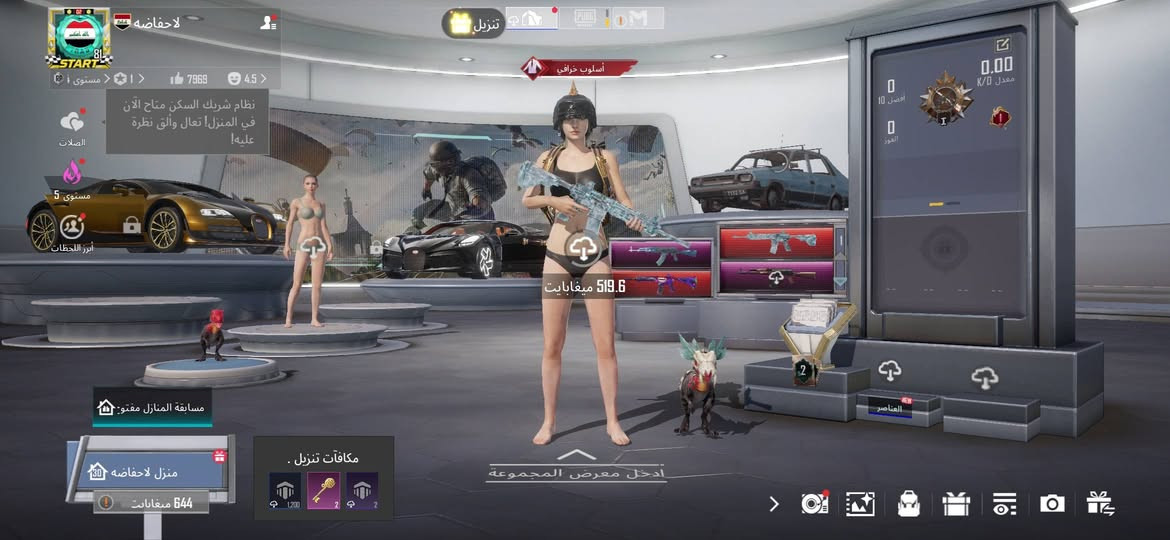Enter the collection showcase

(575, 466)
